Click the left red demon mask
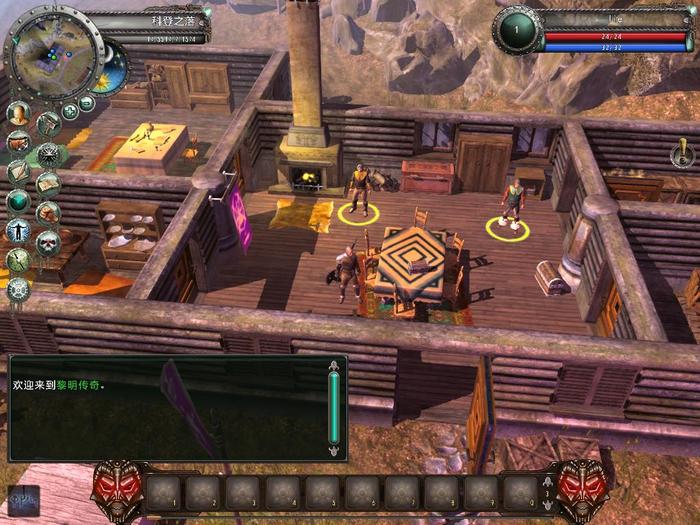The image size is (700, 525). 115,490
